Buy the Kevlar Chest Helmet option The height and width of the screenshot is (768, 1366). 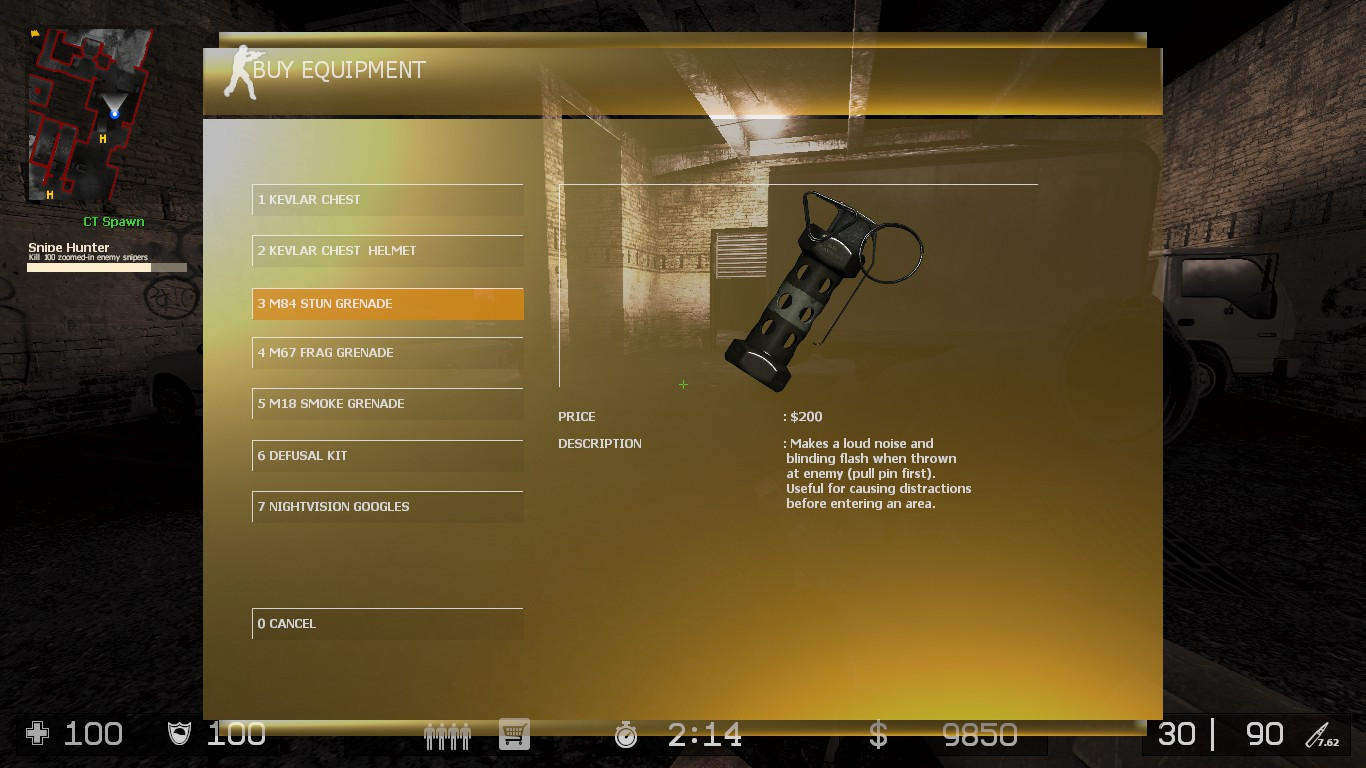coord(387,251)
